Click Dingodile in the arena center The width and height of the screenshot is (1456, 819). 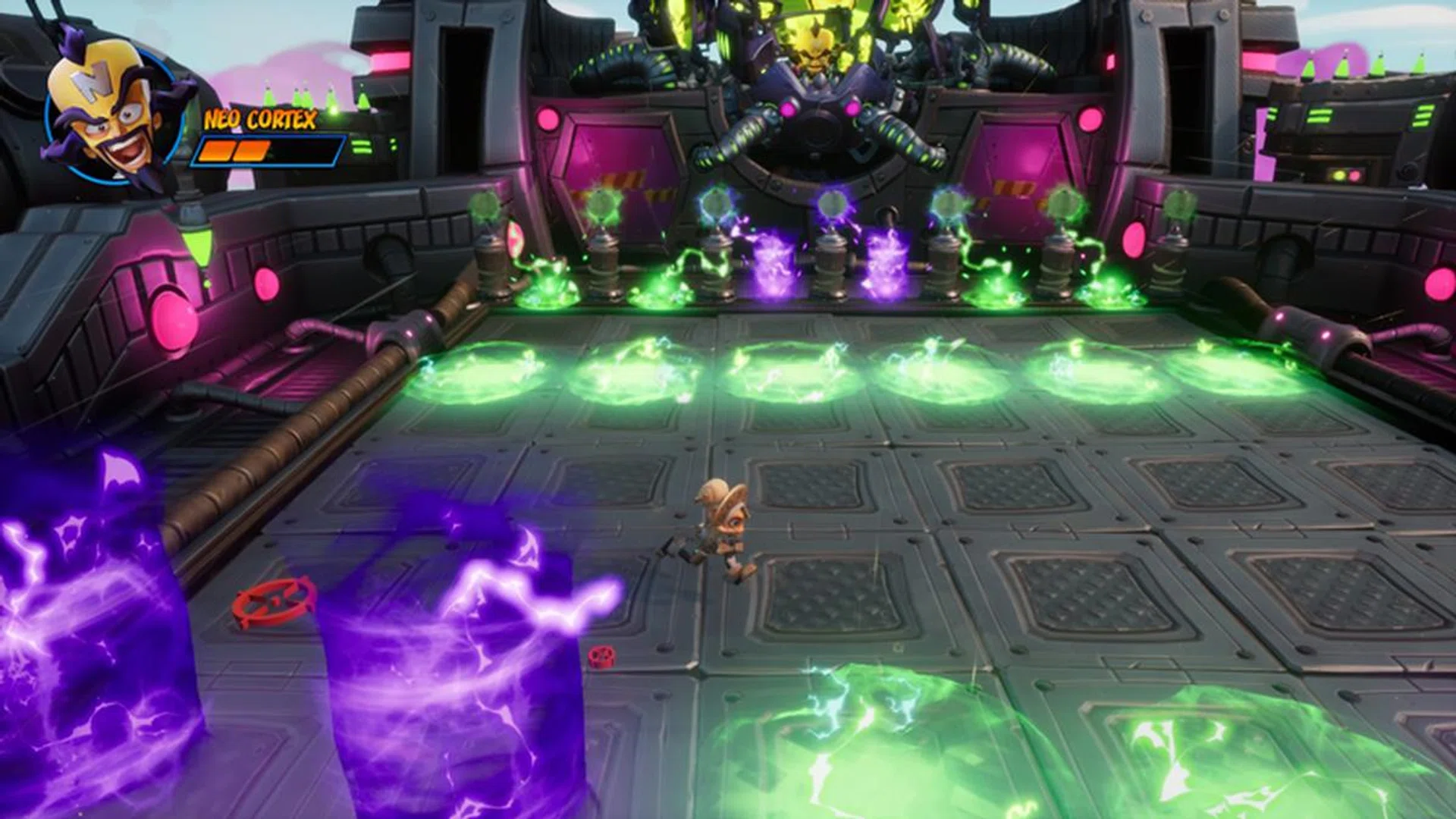[720, 531]
